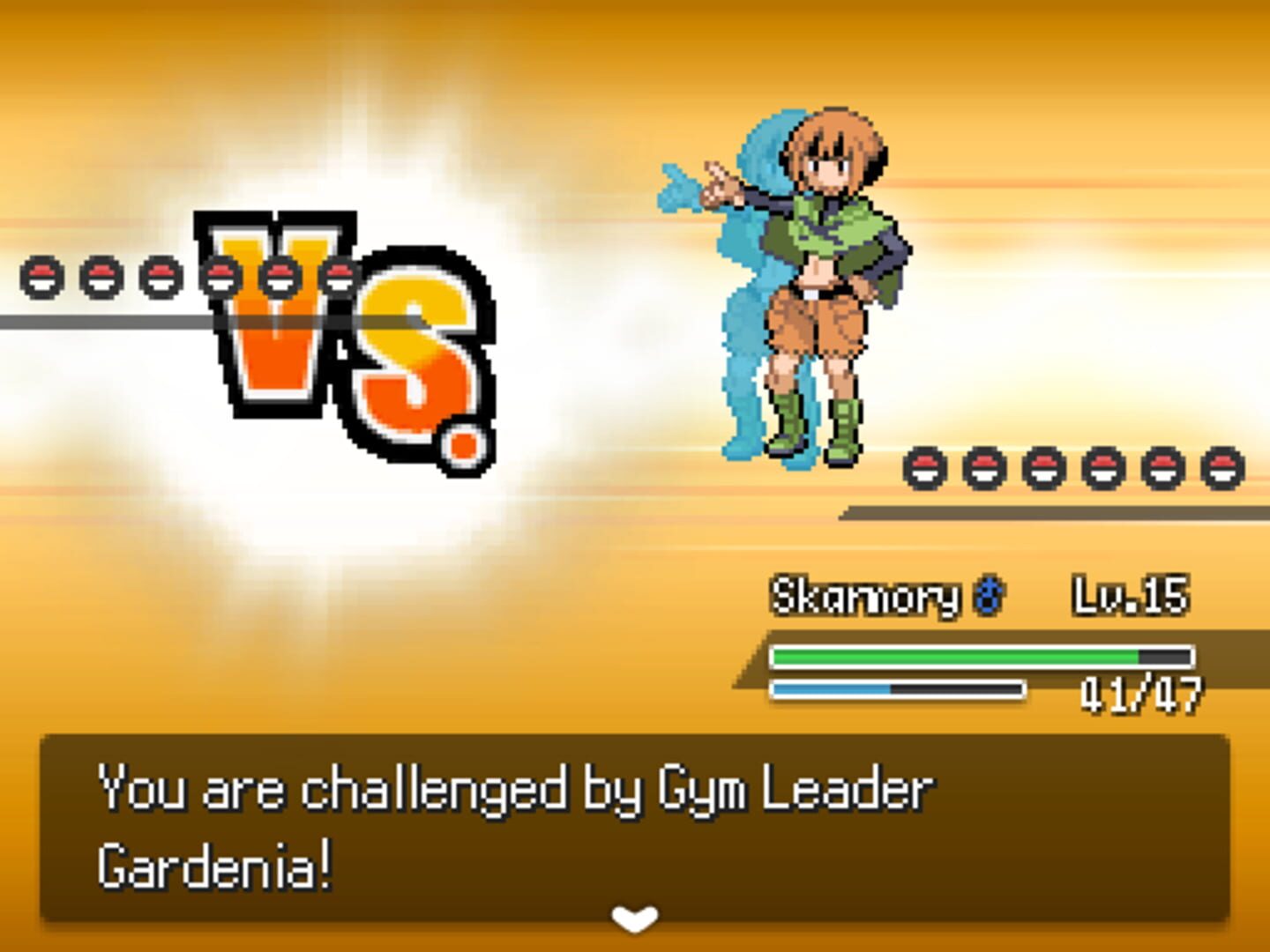1270x952 pixels.
Task: Click the green HP bar of Skarmory
Action: (952, 656)
